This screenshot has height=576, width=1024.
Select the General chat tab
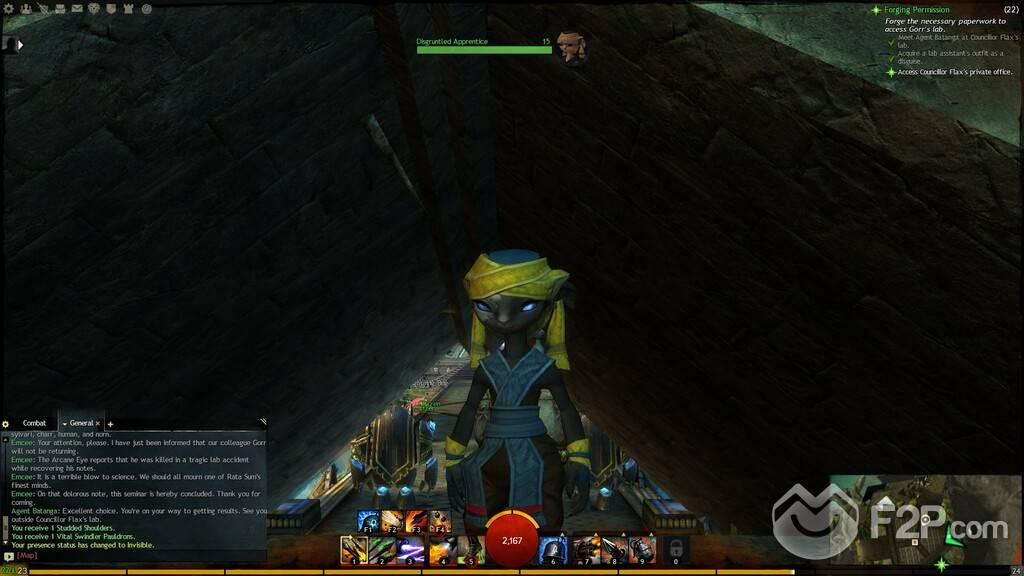[x=80, y=423]
